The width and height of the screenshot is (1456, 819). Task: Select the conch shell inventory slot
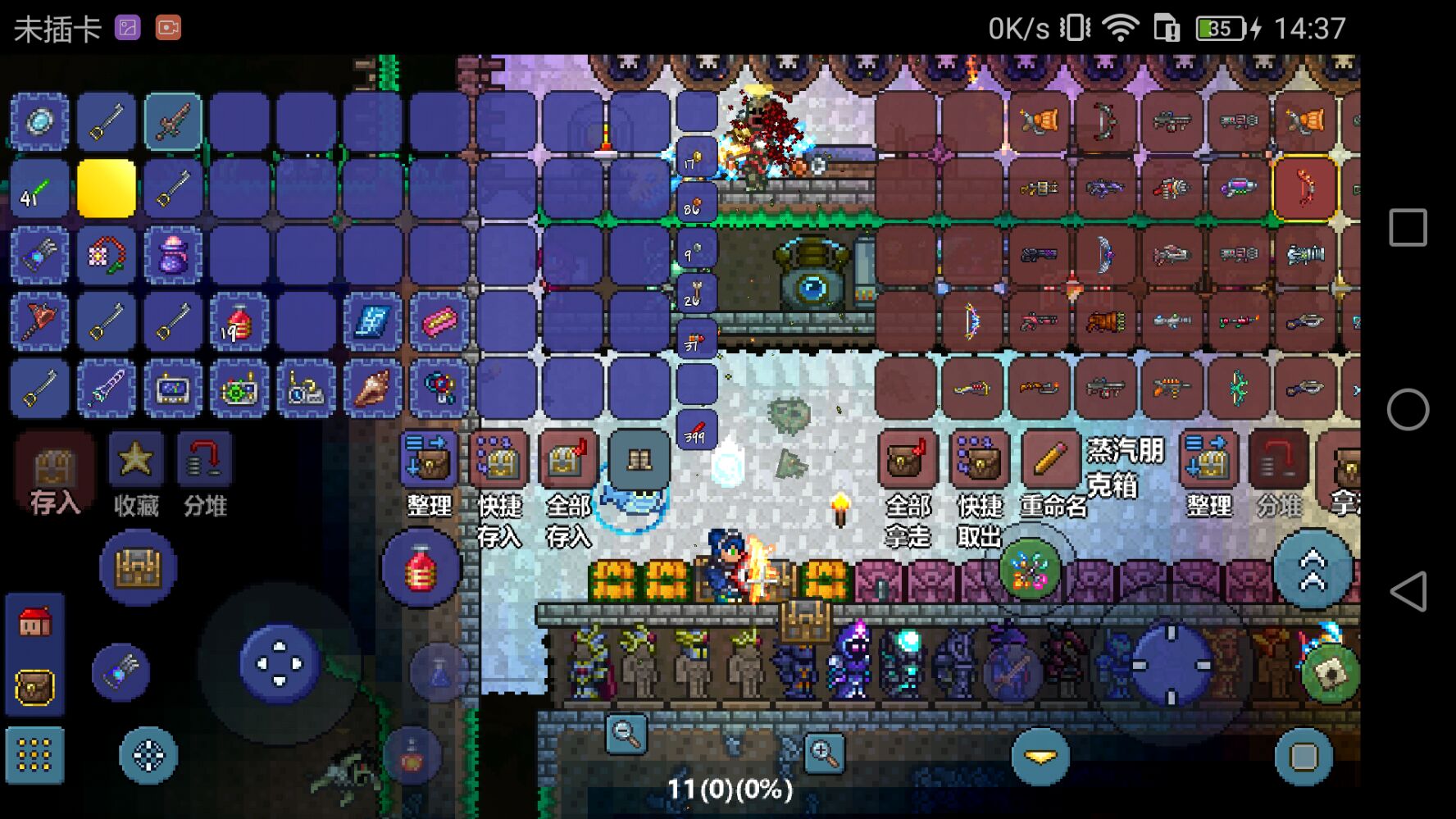(x=372, y=388)
